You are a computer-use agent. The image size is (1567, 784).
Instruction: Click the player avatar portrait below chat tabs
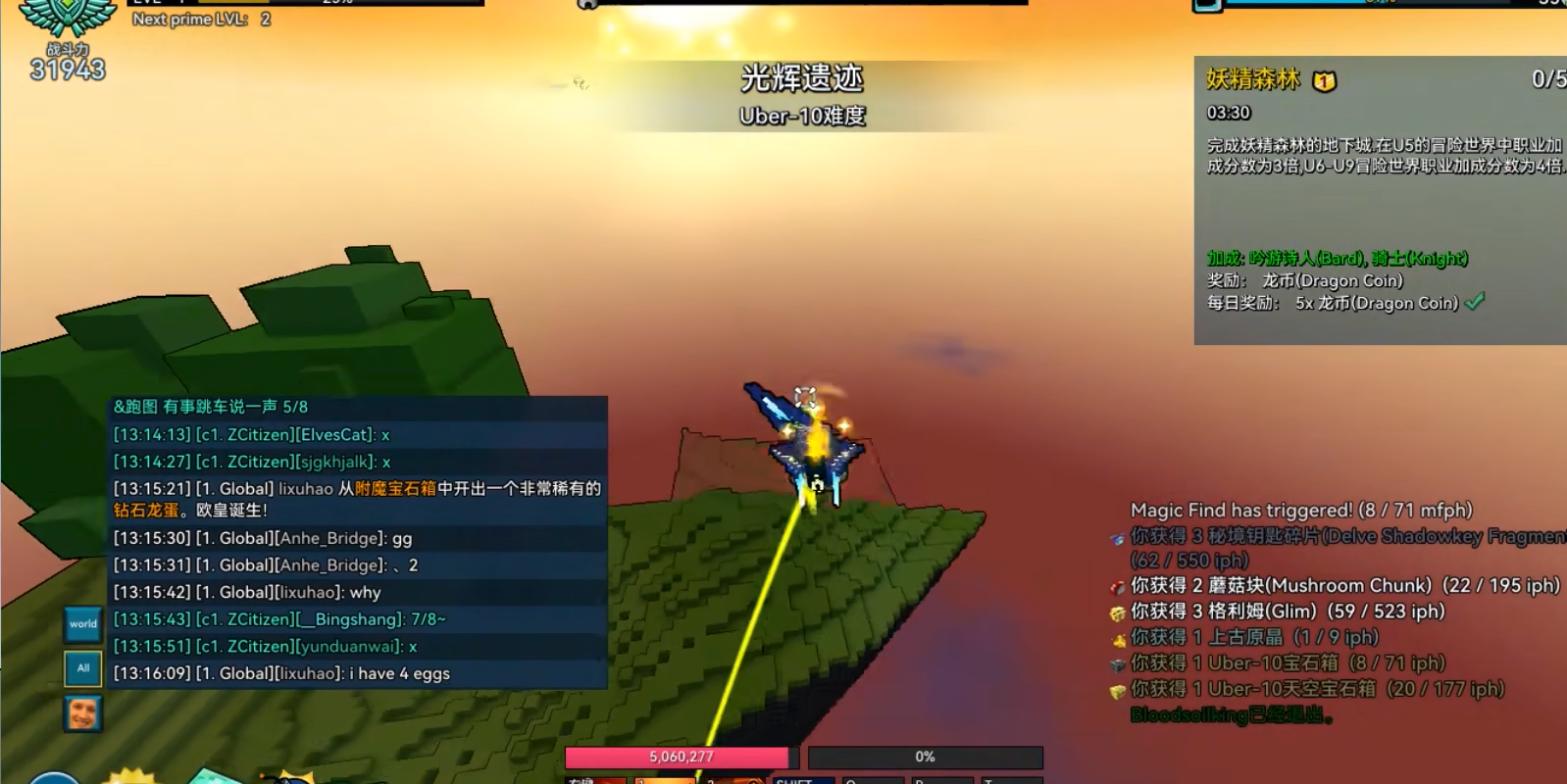coord(82,712)
